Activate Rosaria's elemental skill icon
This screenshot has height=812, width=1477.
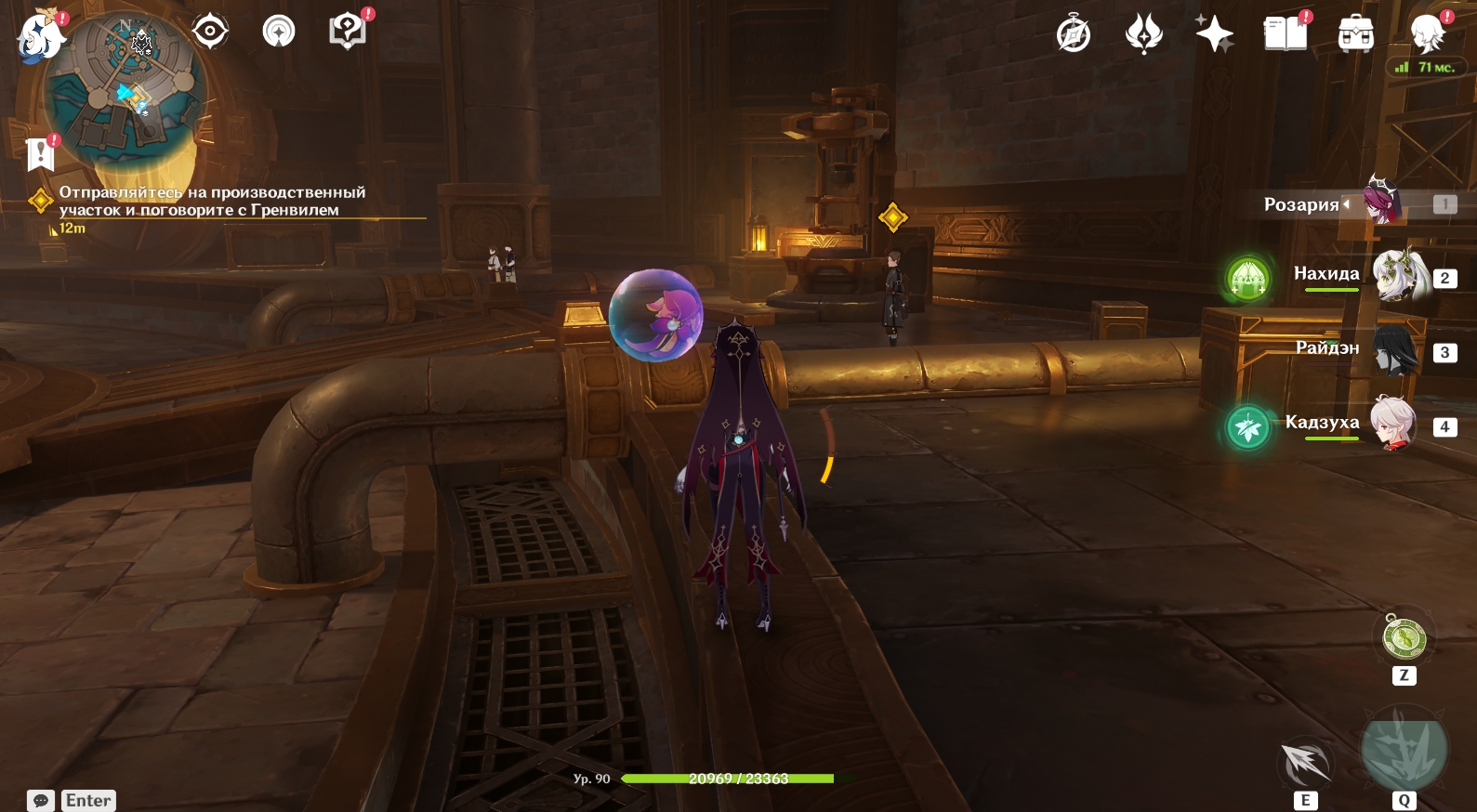1306,764
